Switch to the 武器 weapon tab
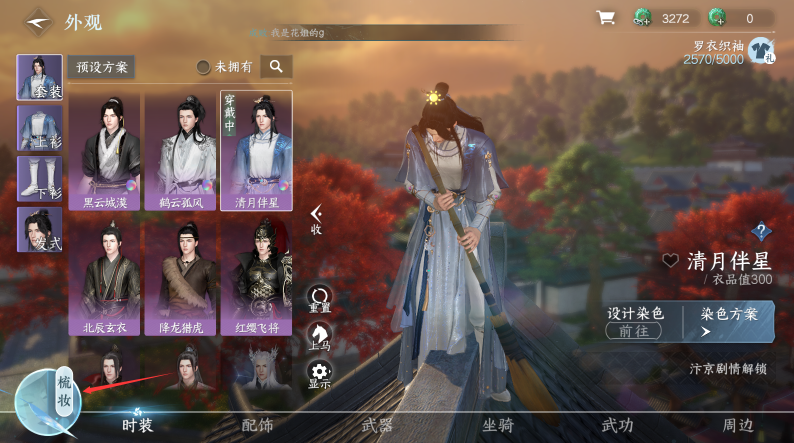The image size is (794, 443). click(377, 425)
